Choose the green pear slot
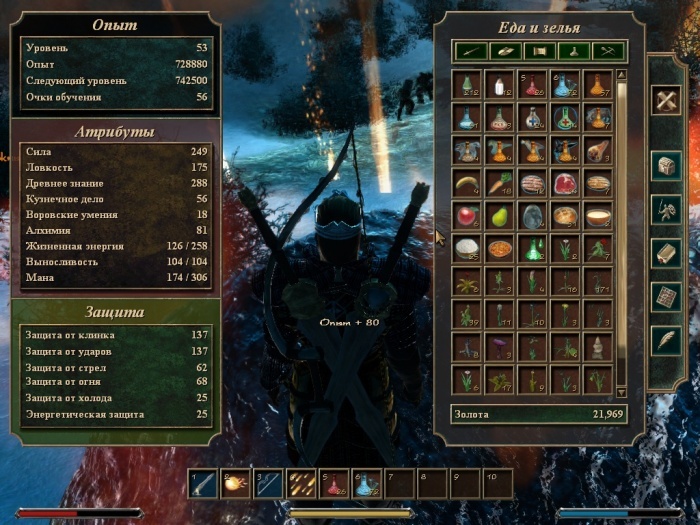700x525 pixels. click(x=499, y=216)
